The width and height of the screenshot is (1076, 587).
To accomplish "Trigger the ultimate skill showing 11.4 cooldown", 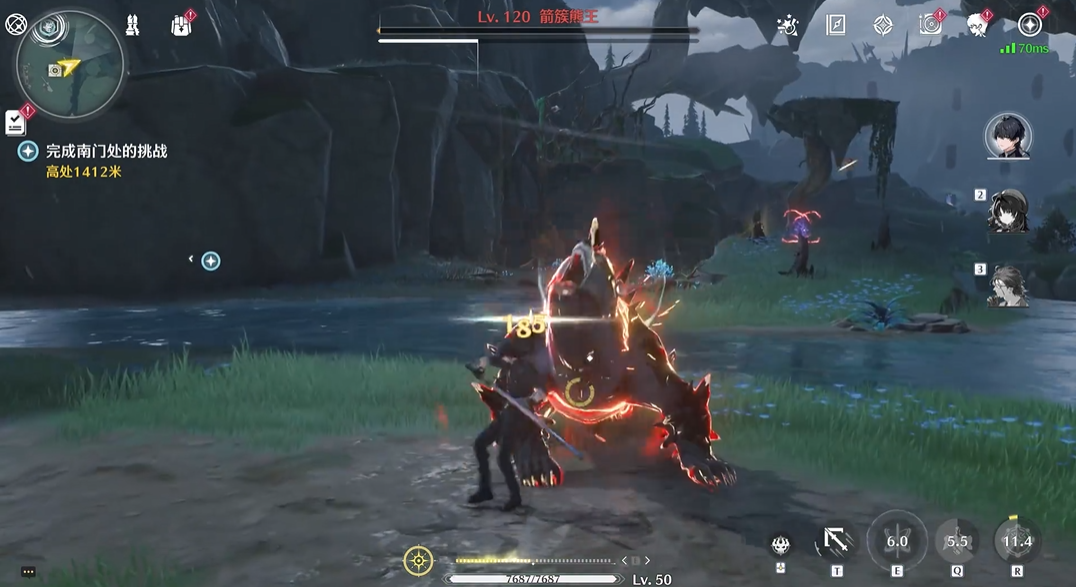I will (x=1017, y=541).
